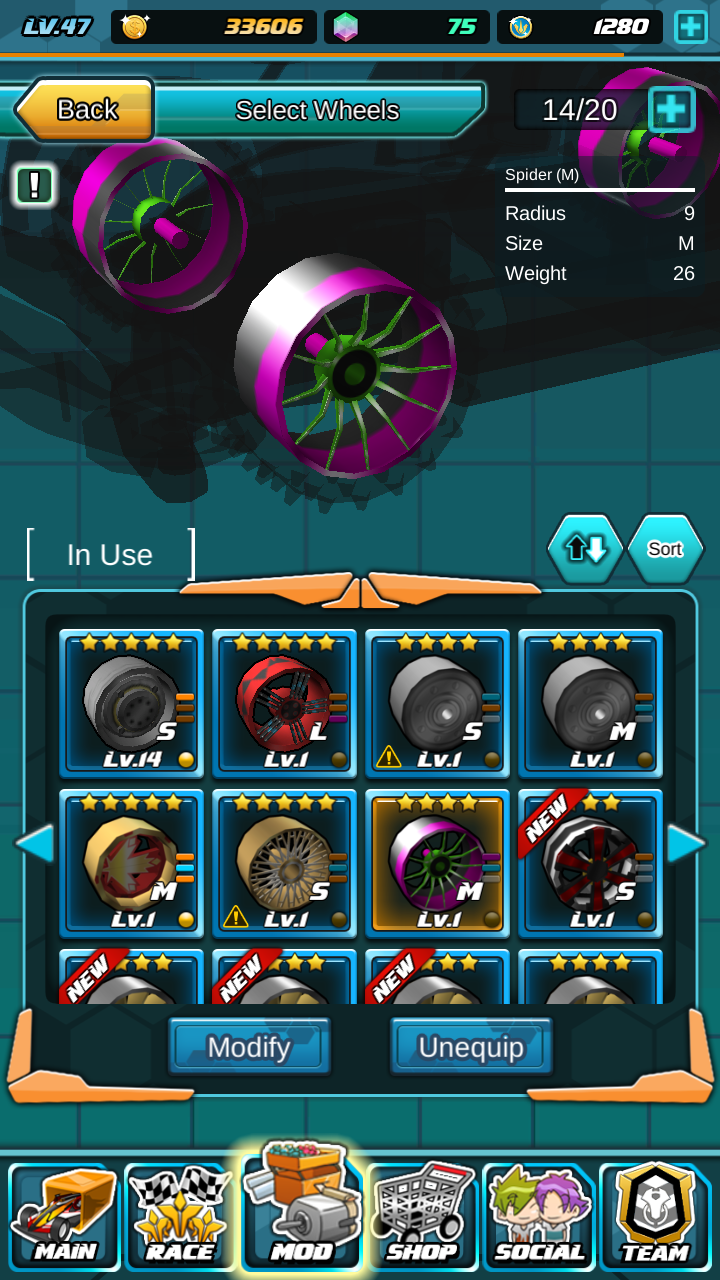Select the in-use magenta Spider M wheel
The image size is (720, 1280).
pos(437,863)
